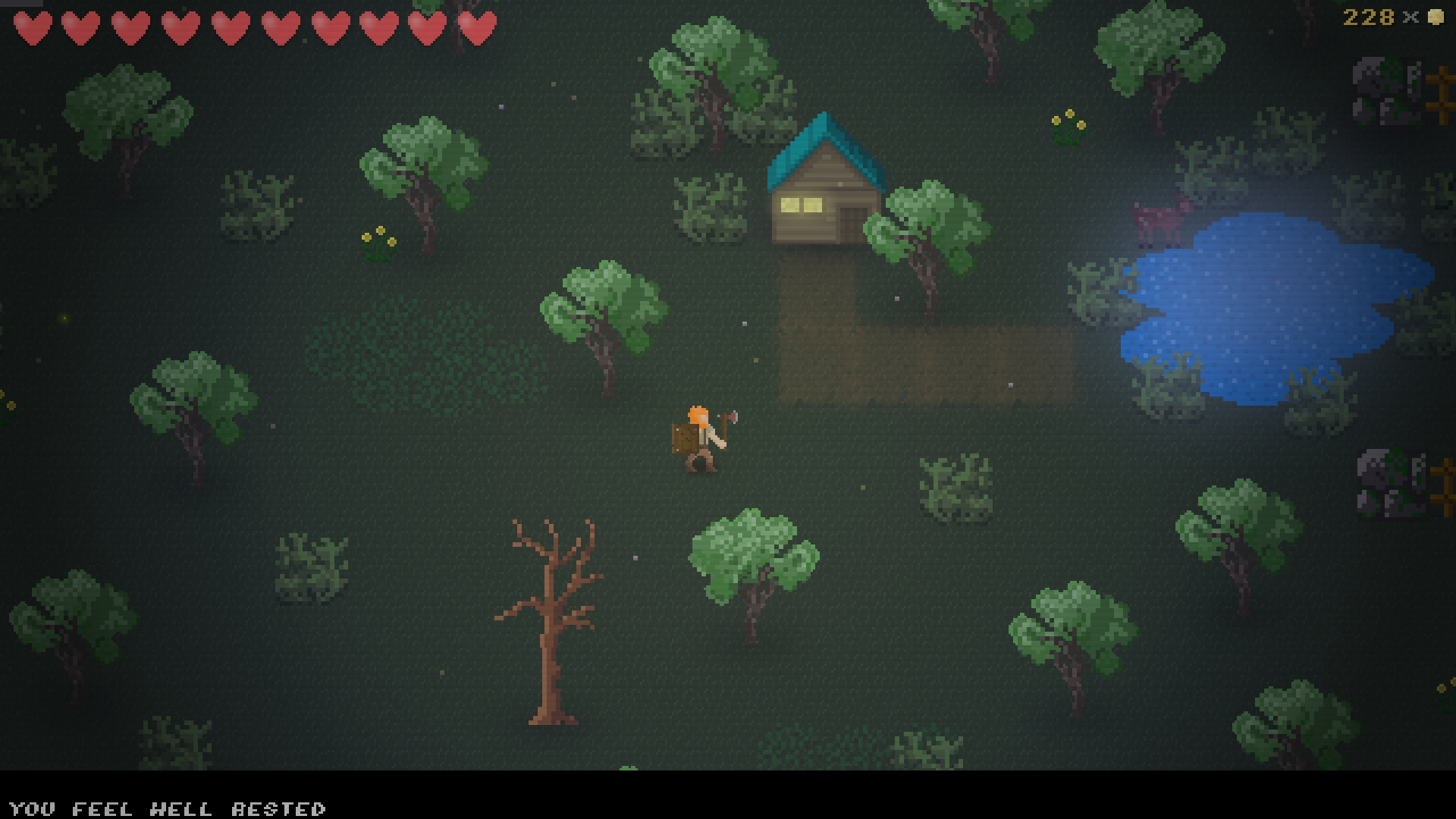Click the gold coin icon in top-right corner
Viewport: 1456px width, 819px height.
coord(1436,16)
